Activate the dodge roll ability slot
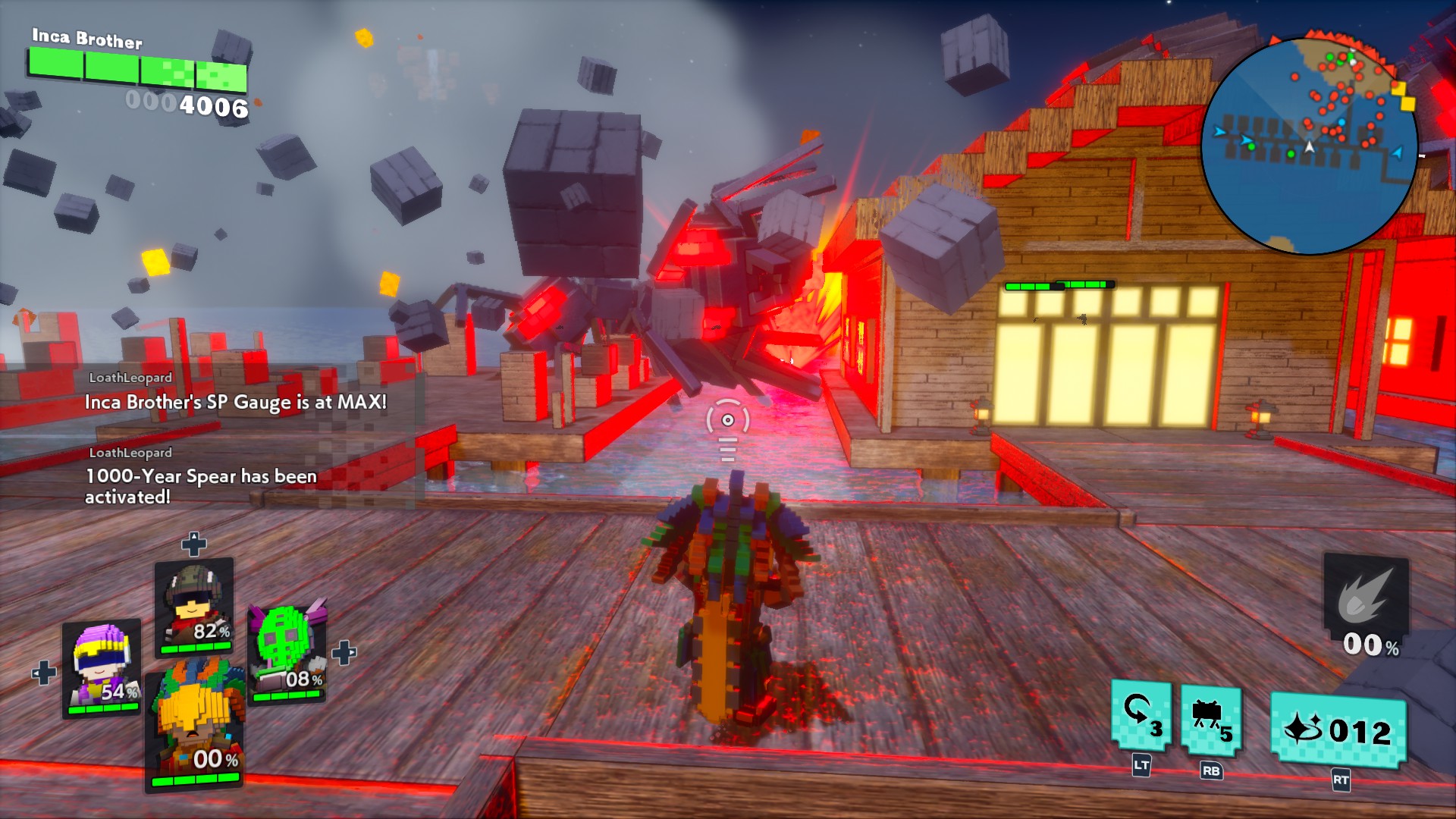 pos(1141,717)
